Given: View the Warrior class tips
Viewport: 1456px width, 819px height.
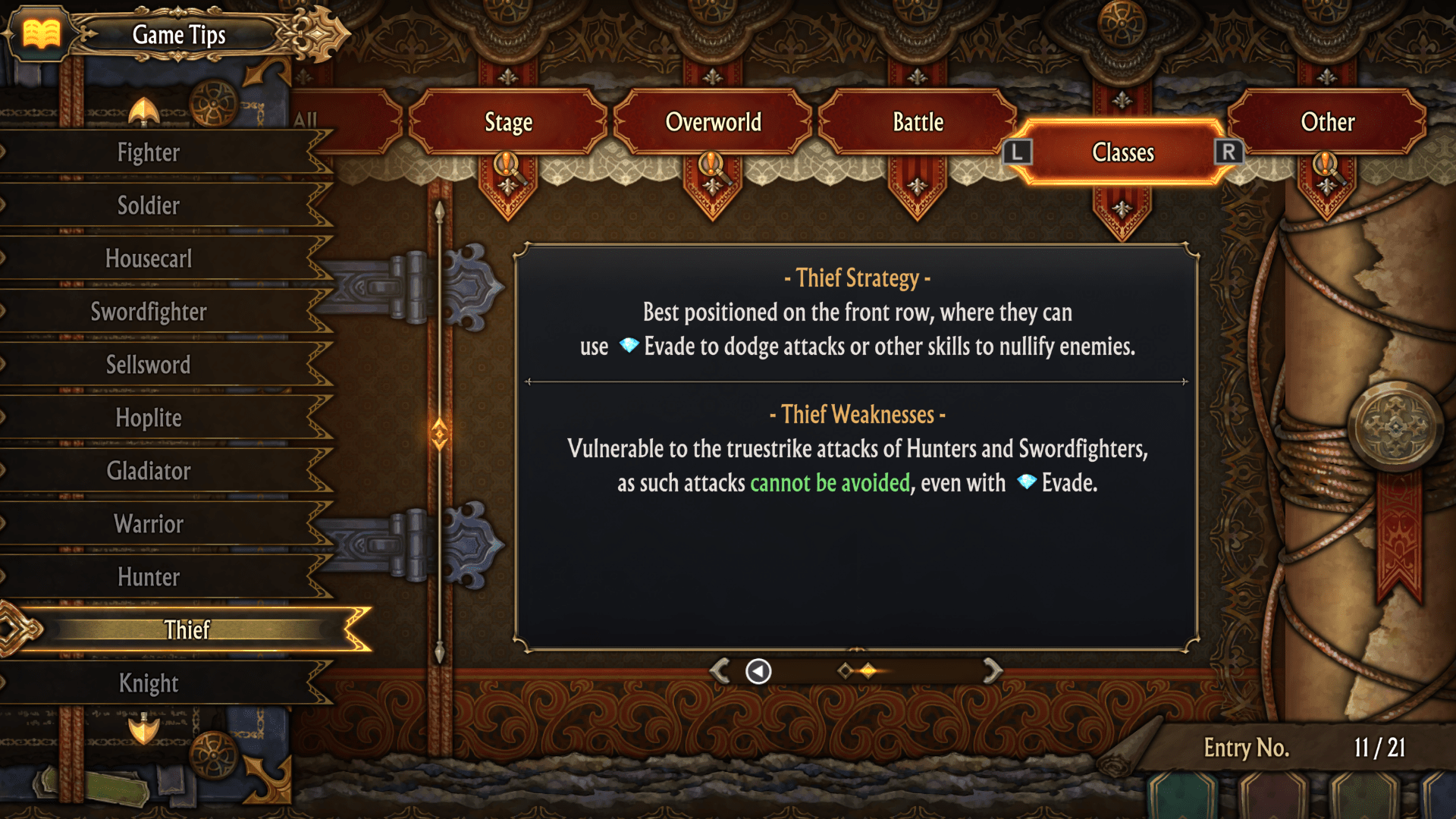Looking at the screenshot, I should (149, 524).
